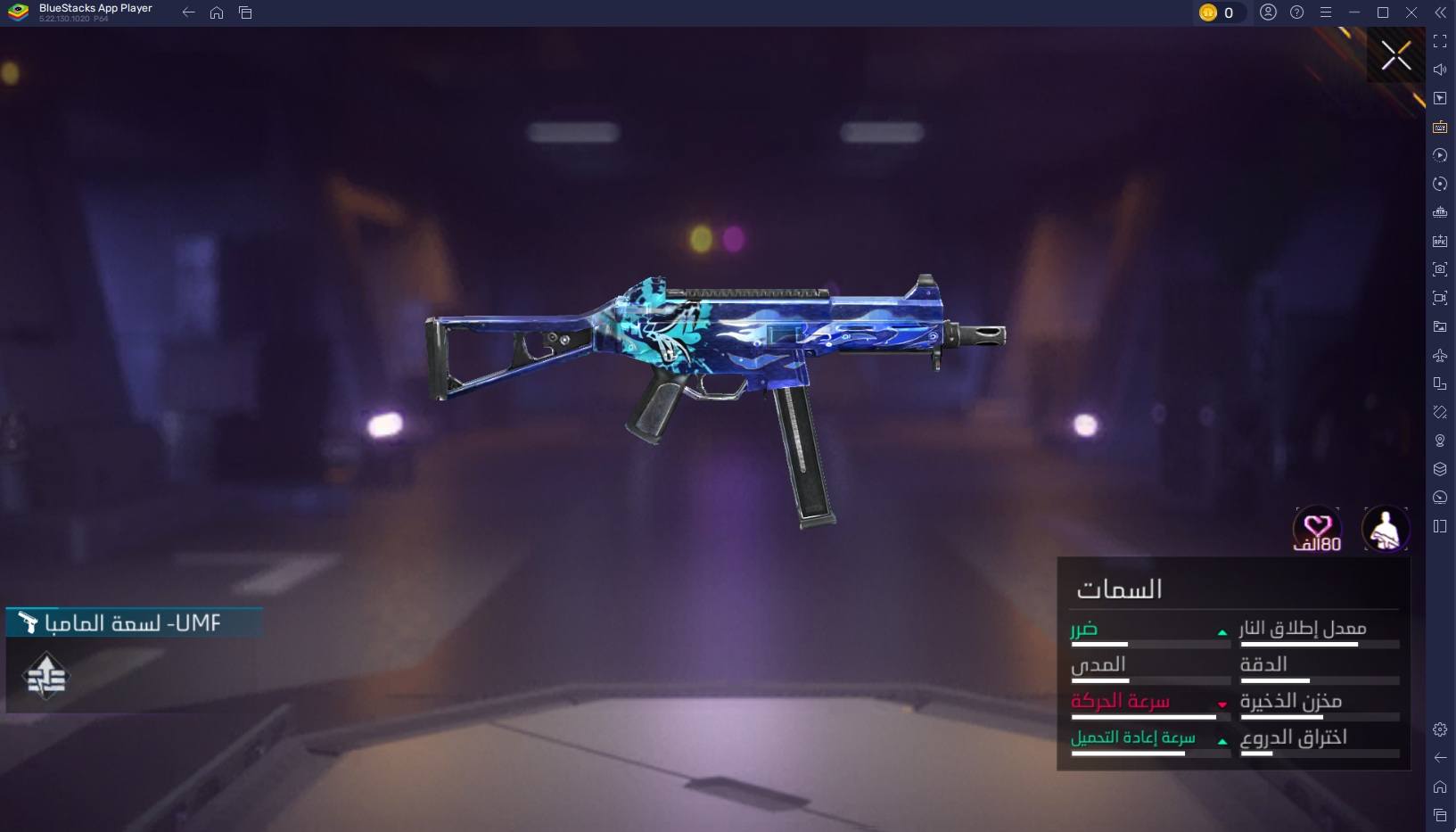Viewport: 1456px width, 832px height.
Task: Open the weapon upgrade arrows icon
Action: [x=46, y=677]
